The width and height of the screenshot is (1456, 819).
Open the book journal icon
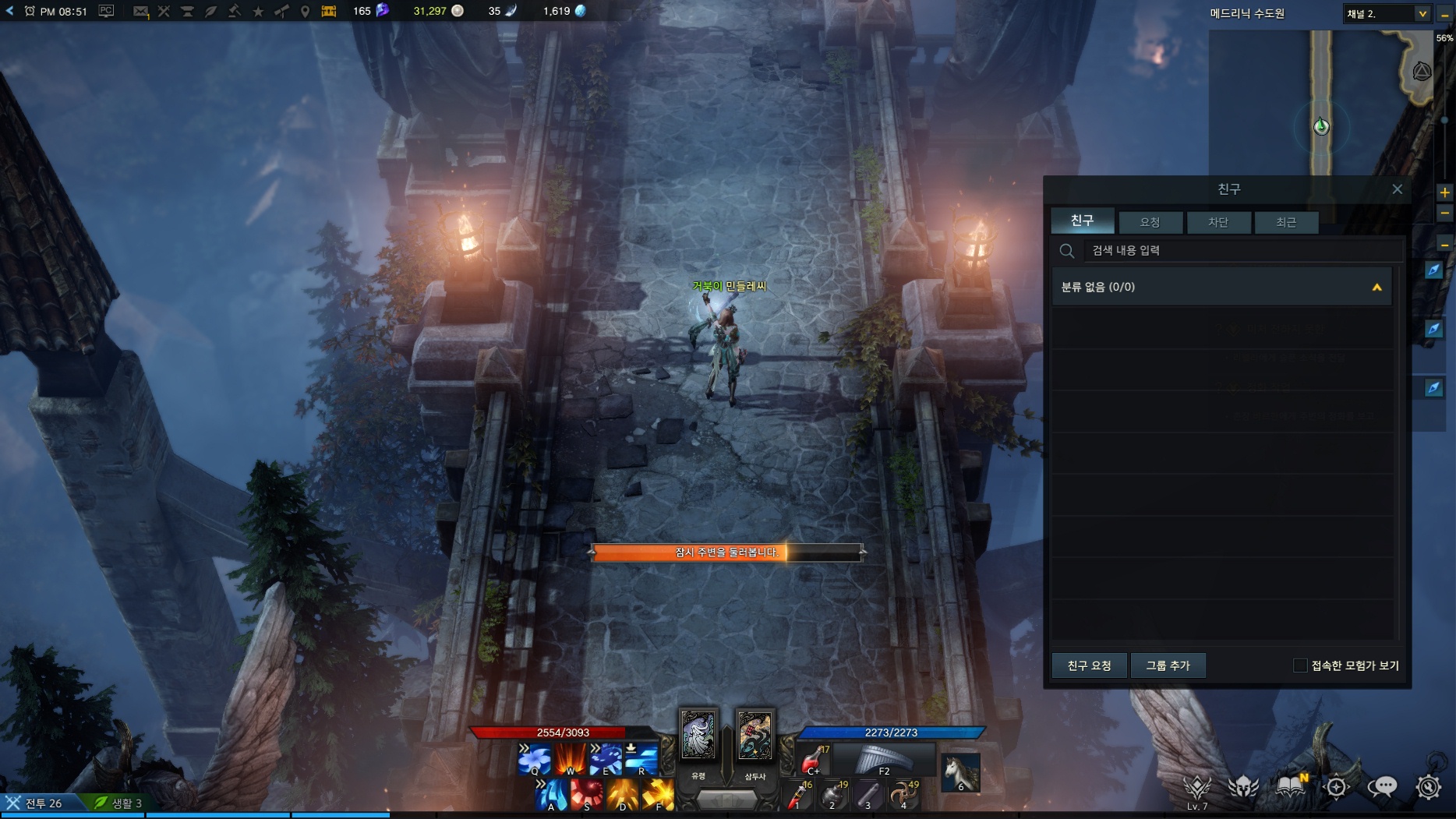click(x=1290, y=785)
